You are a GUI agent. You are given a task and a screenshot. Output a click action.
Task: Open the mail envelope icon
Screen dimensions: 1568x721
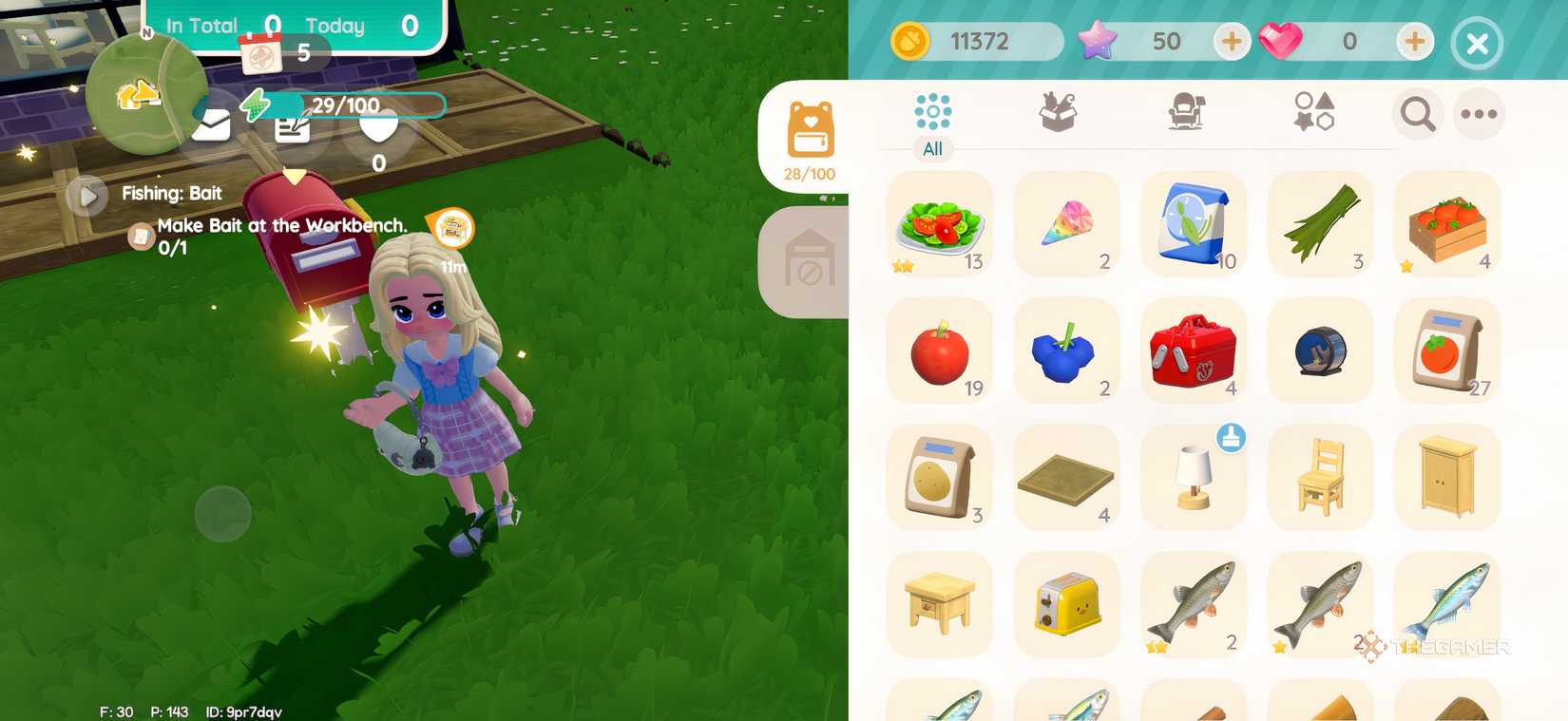(x=211, y=124)
